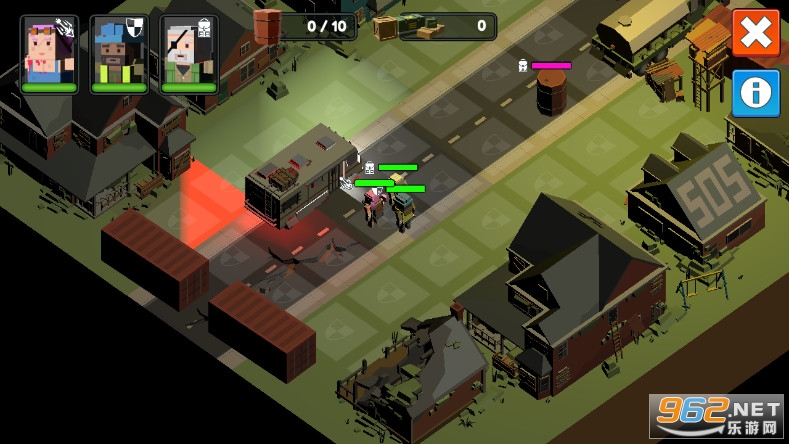The width and height of the screenshot is (789, 444).
Task: Open the blue info button
Action: [756, 93]
